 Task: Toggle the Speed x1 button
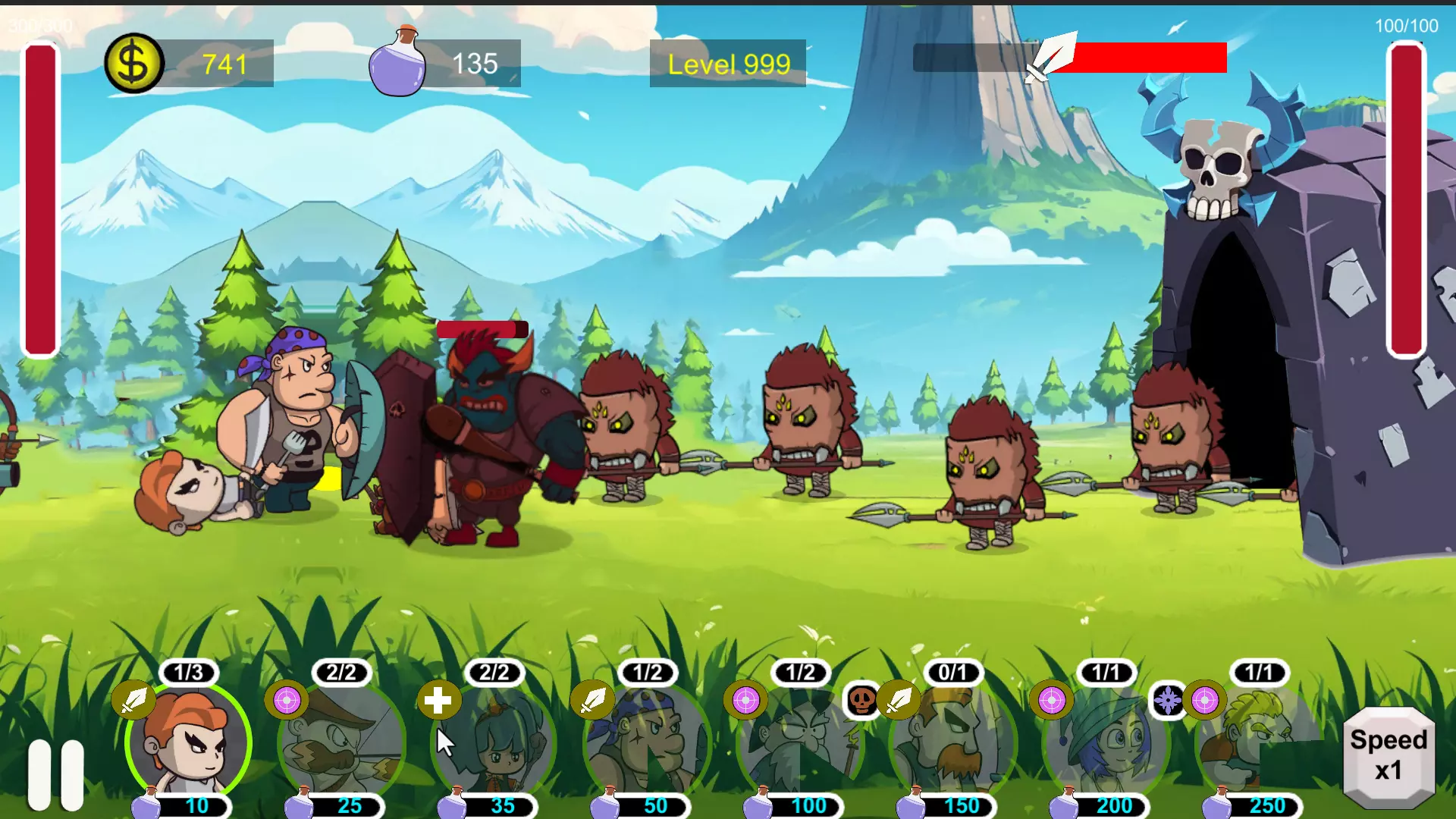point(1388,756)
